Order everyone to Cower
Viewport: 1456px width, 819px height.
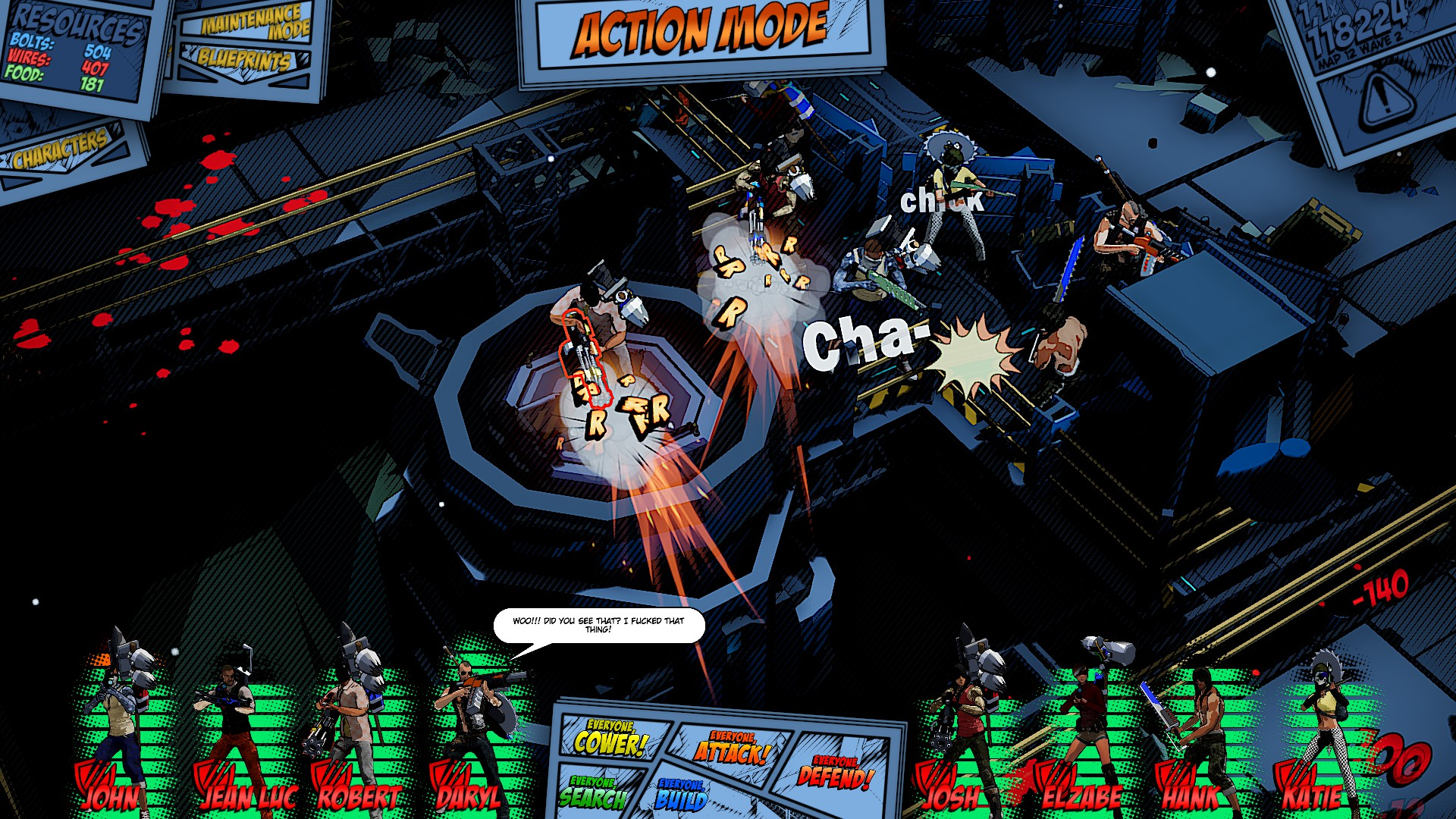click(610, 739)
